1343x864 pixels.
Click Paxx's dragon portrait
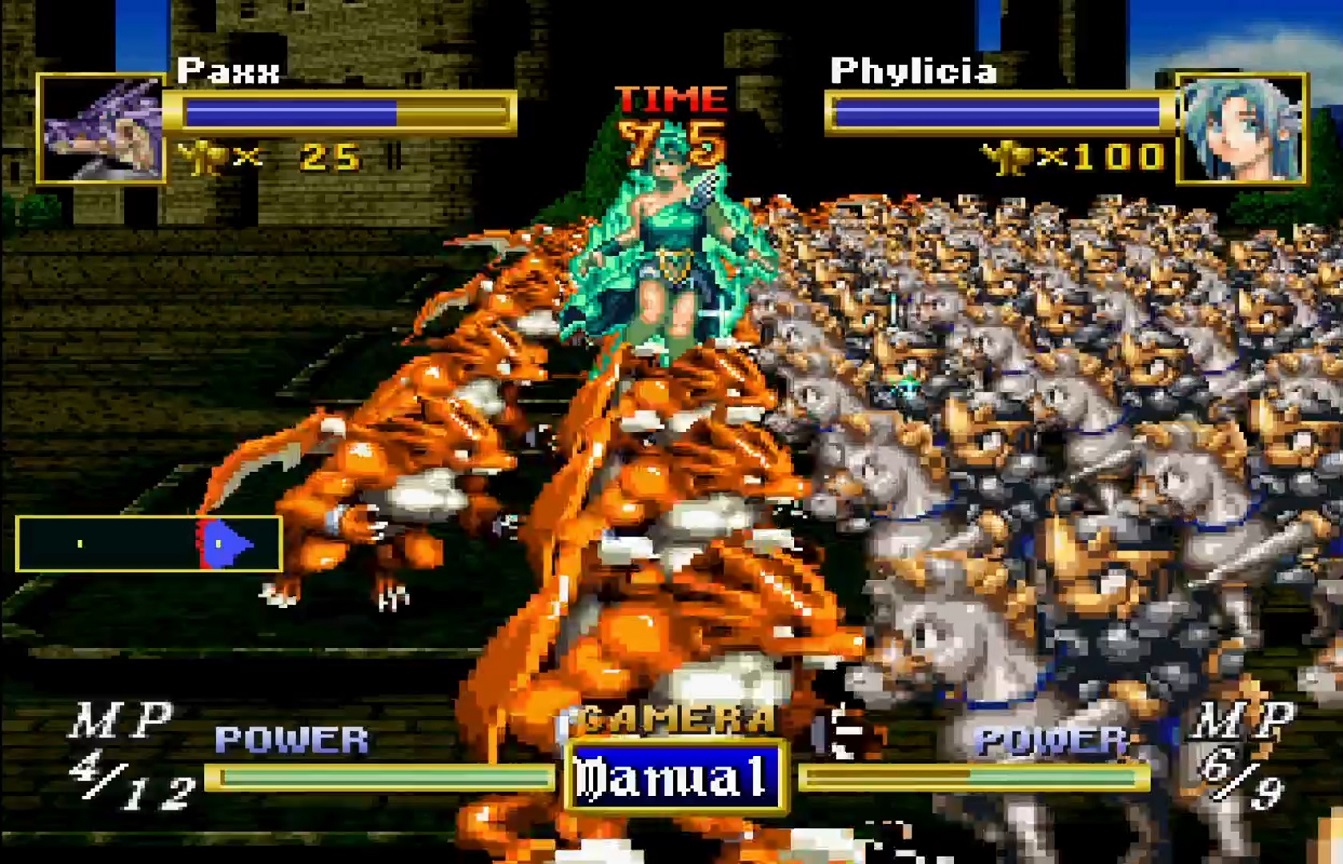[x=101, y=130]
